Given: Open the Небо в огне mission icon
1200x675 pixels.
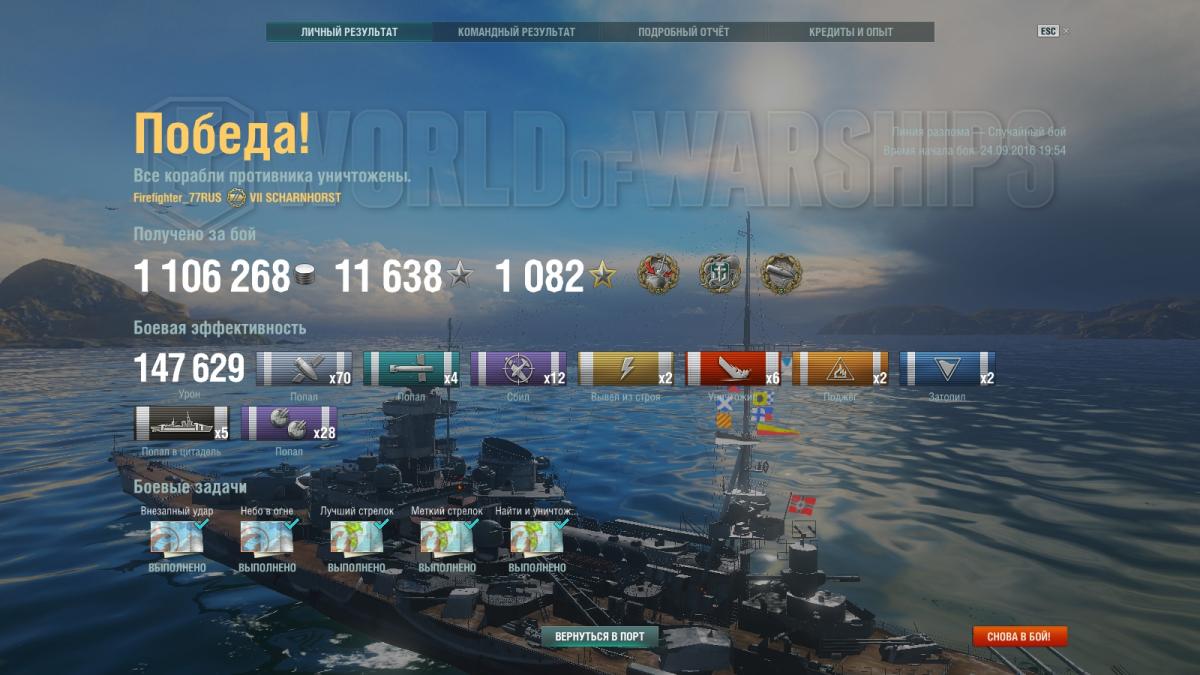Looking at the screenshot, I should pos(267,538).
